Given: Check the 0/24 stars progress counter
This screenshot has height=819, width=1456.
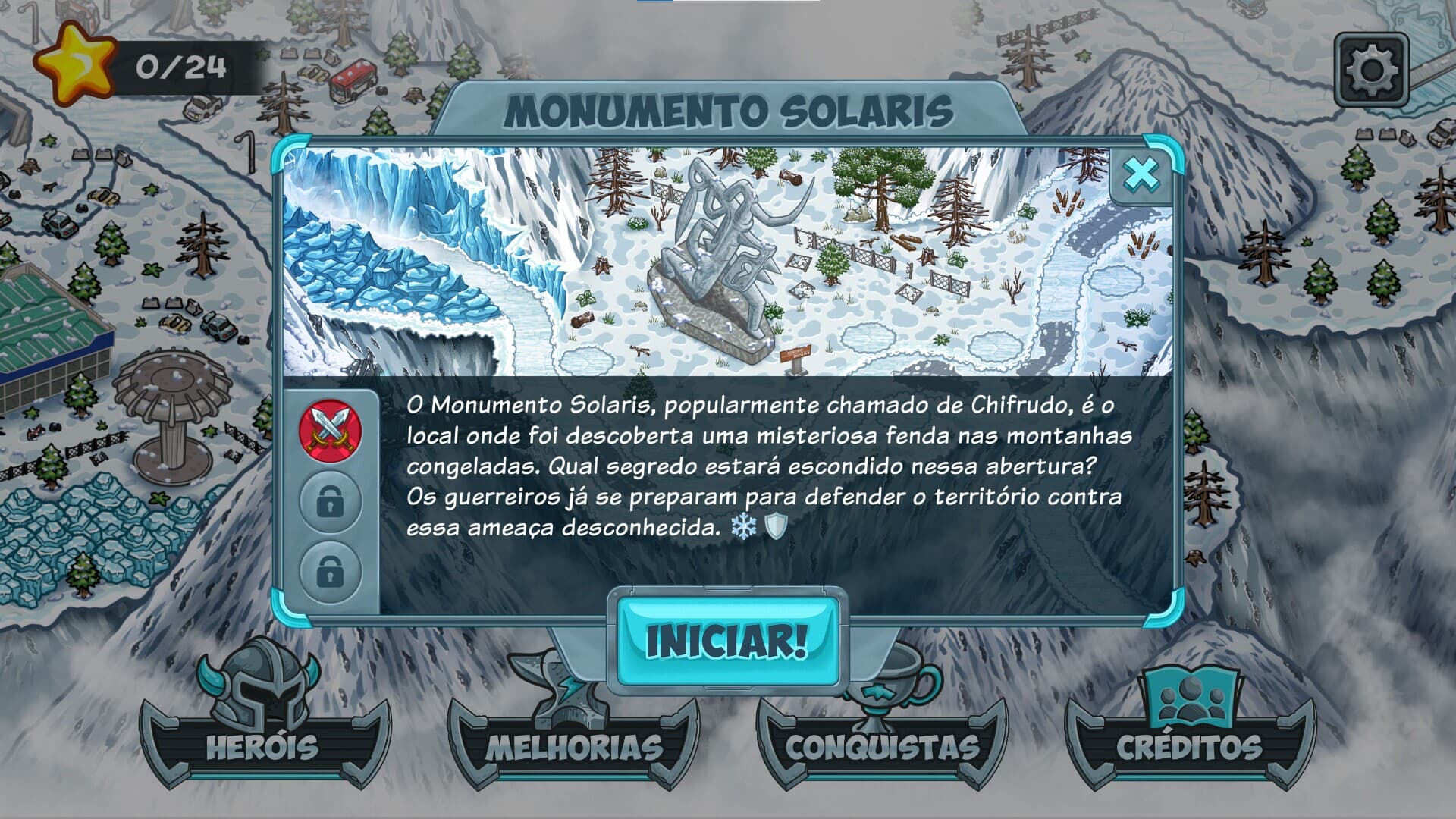Looking at the screenshot, I should (178, 67).
